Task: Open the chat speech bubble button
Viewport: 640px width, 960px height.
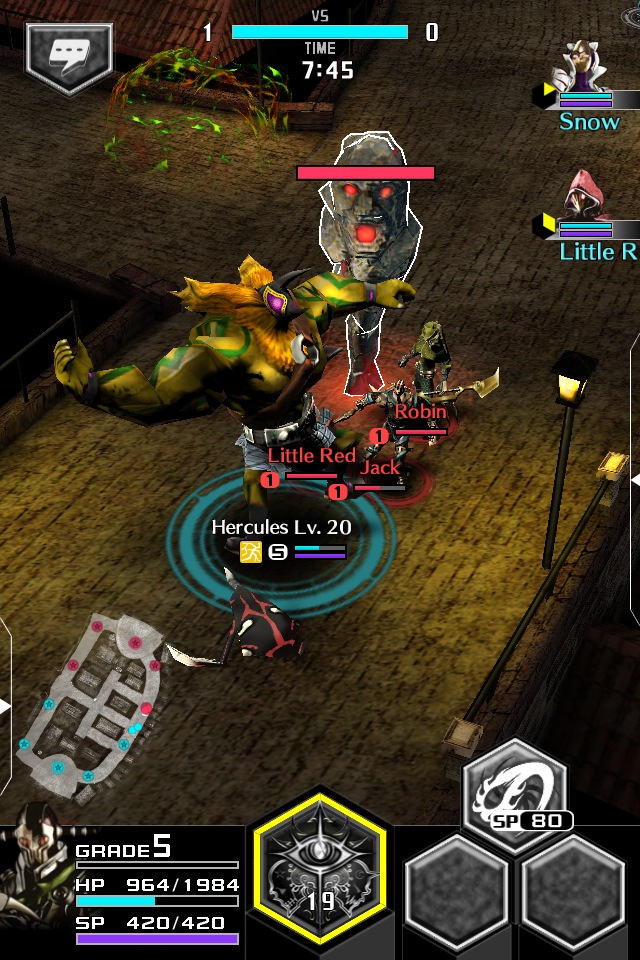Action: pos(69,58)
